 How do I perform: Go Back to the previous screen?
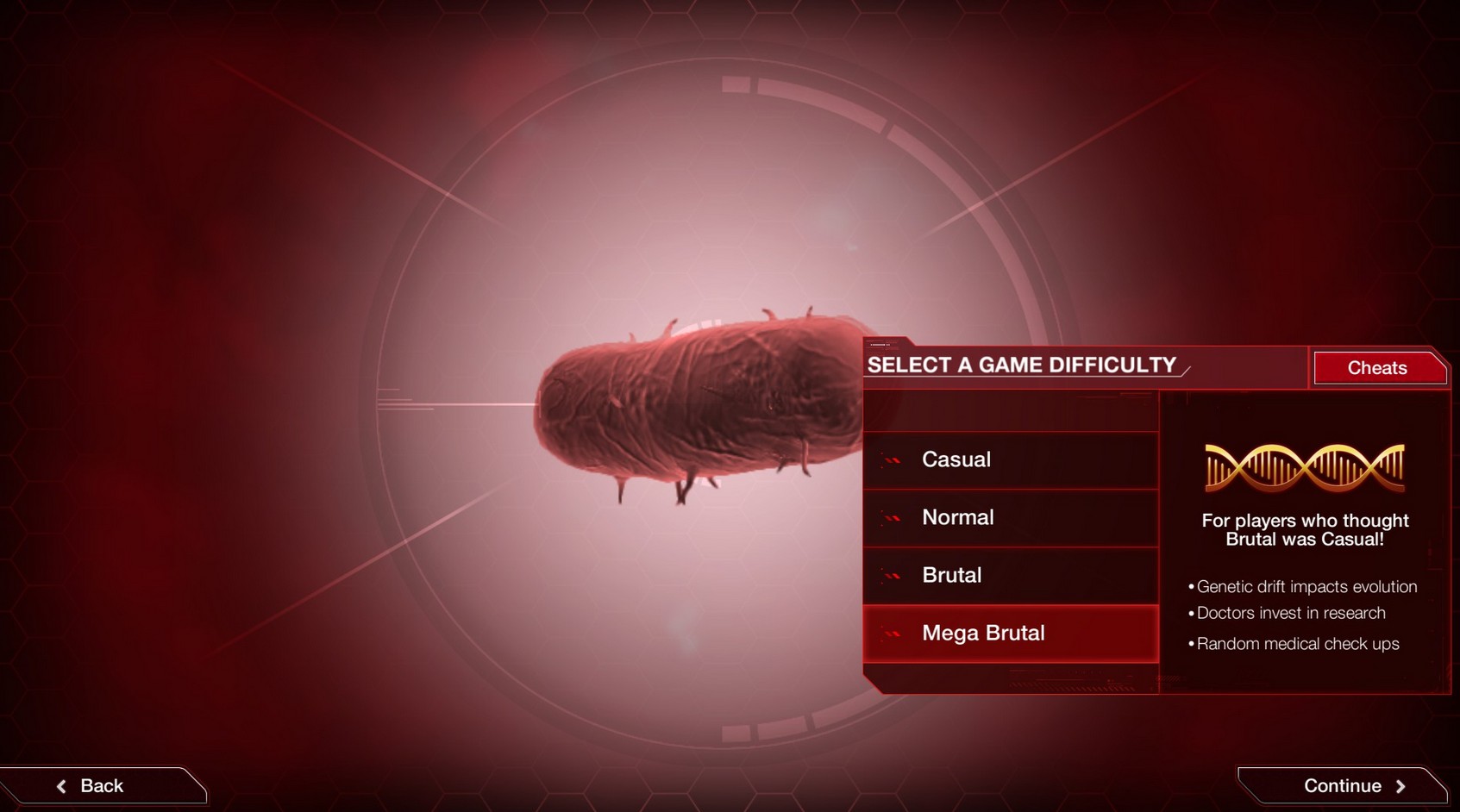point(101,785)
